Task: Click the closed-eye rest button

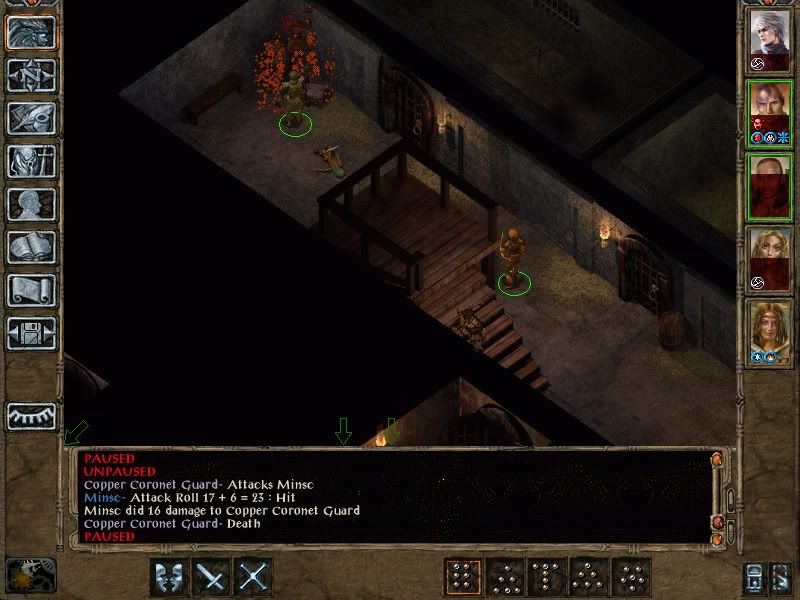Action: pos(31,415)
